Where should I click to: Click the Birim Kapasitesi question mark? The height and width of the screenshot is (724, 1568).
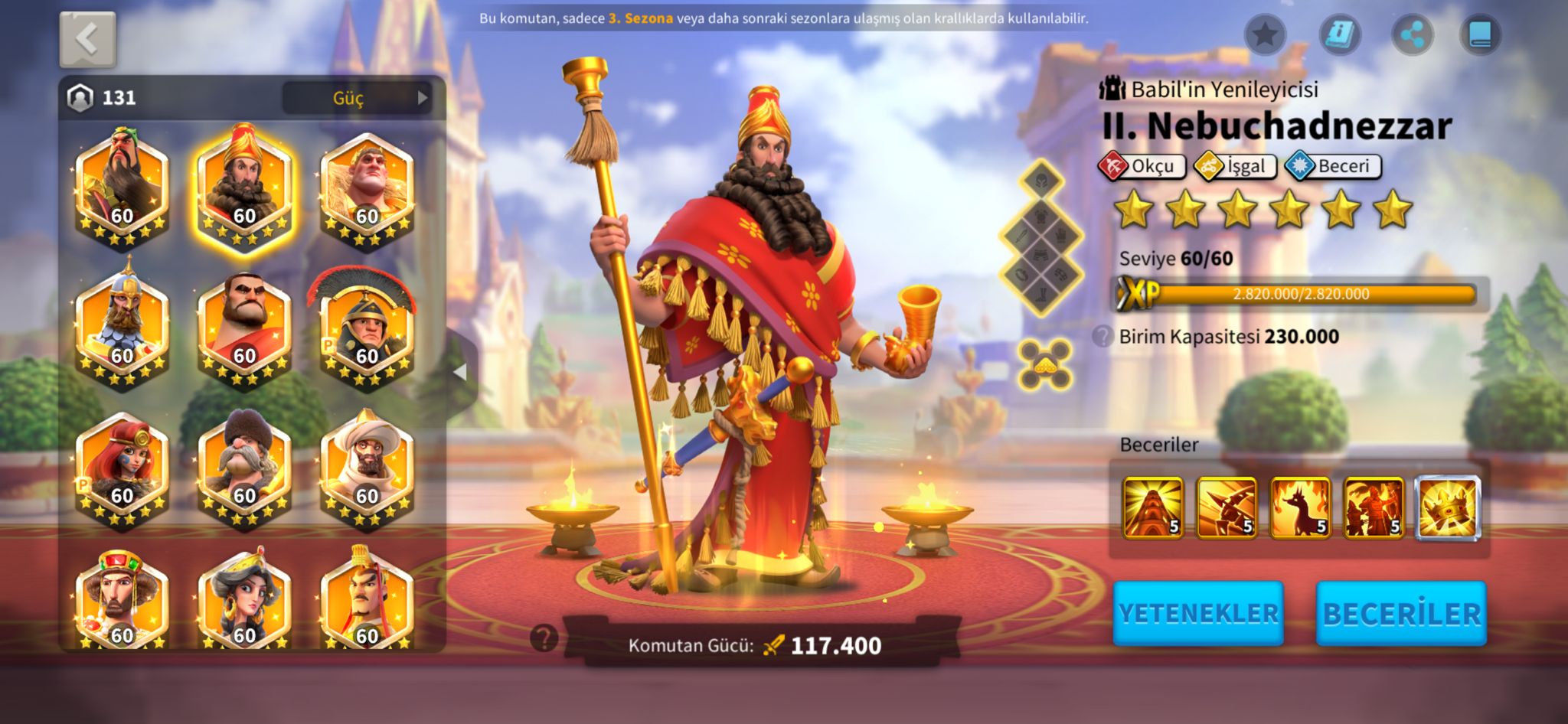click(1102, 336)
